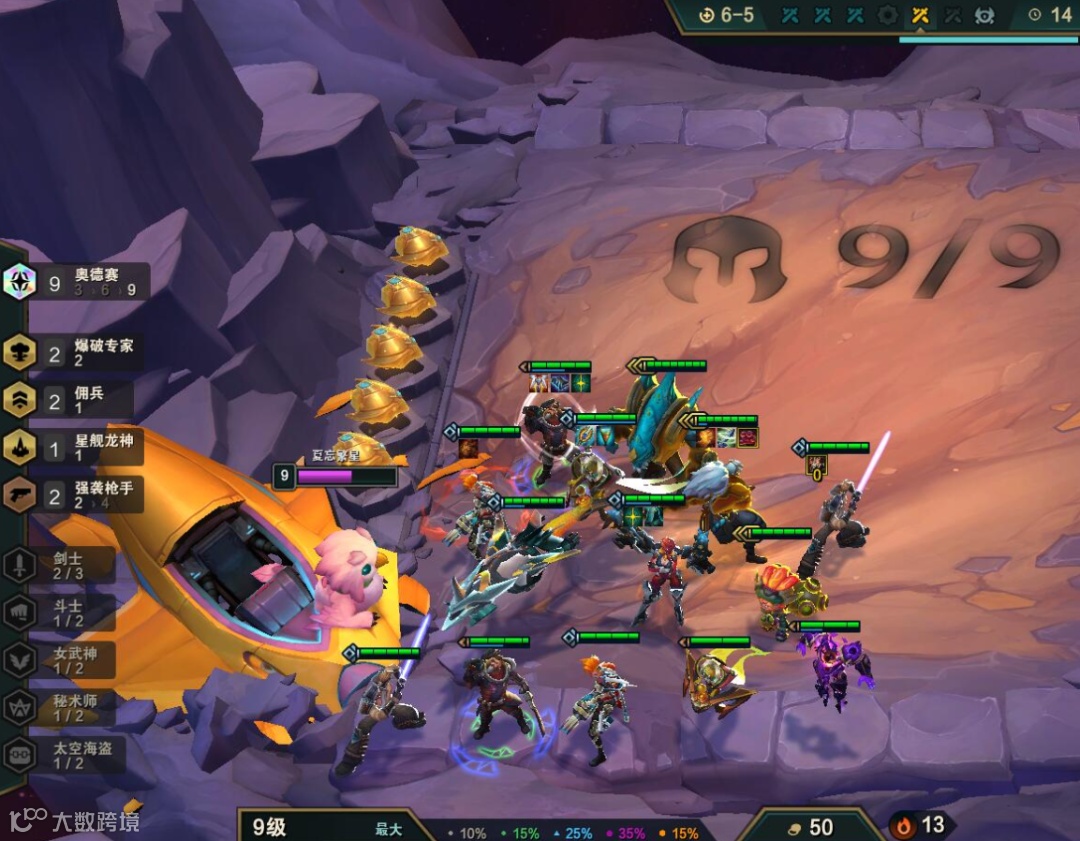
Task: Select the highlighted gold crossed-swords round icon
Action: pos(920,15)
